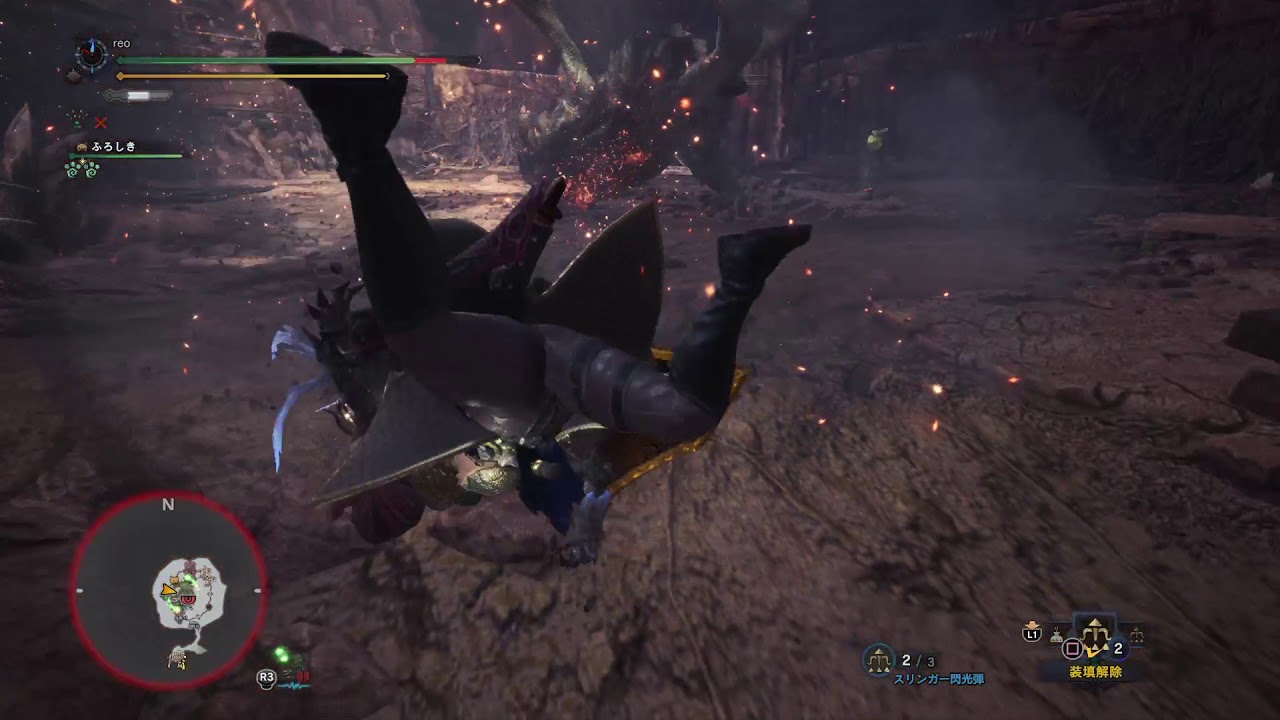Select the selected flash pod item slot
1280x720 pixels.
point(1094,632)
